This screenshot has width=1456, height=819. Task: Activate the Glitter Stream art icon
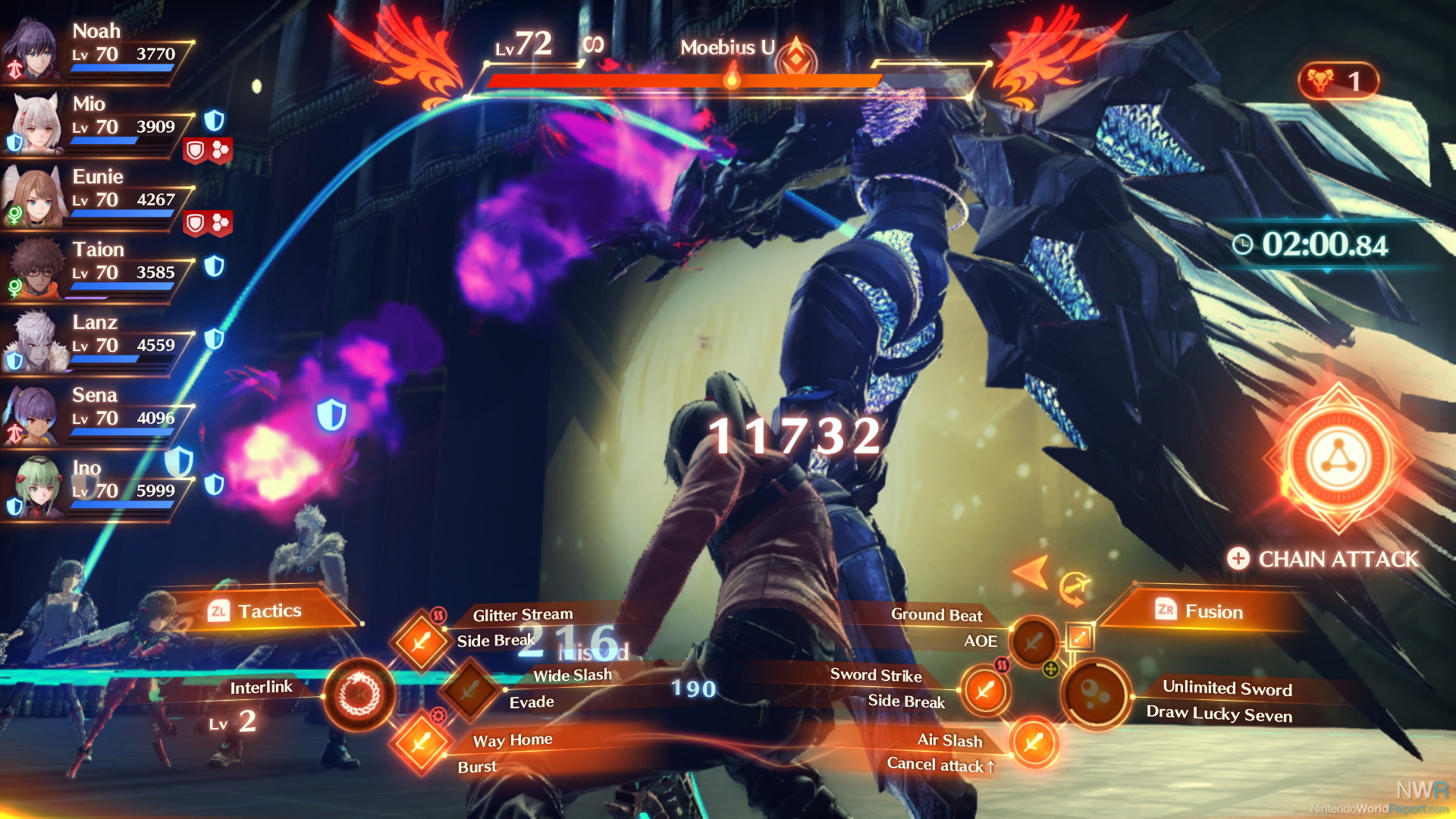click(421, 642)
